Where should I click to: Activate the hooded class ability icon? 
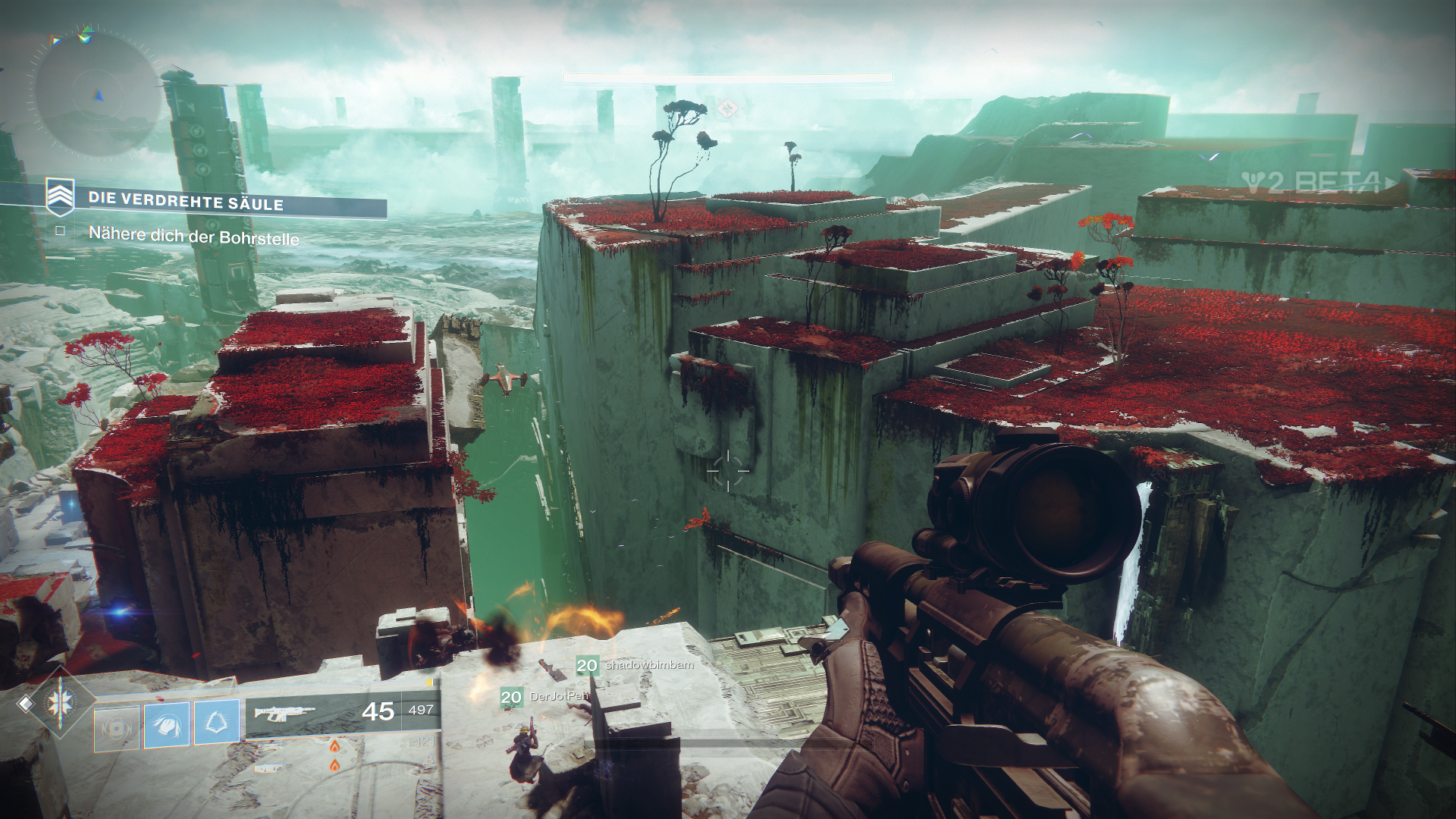click(217, 720)
